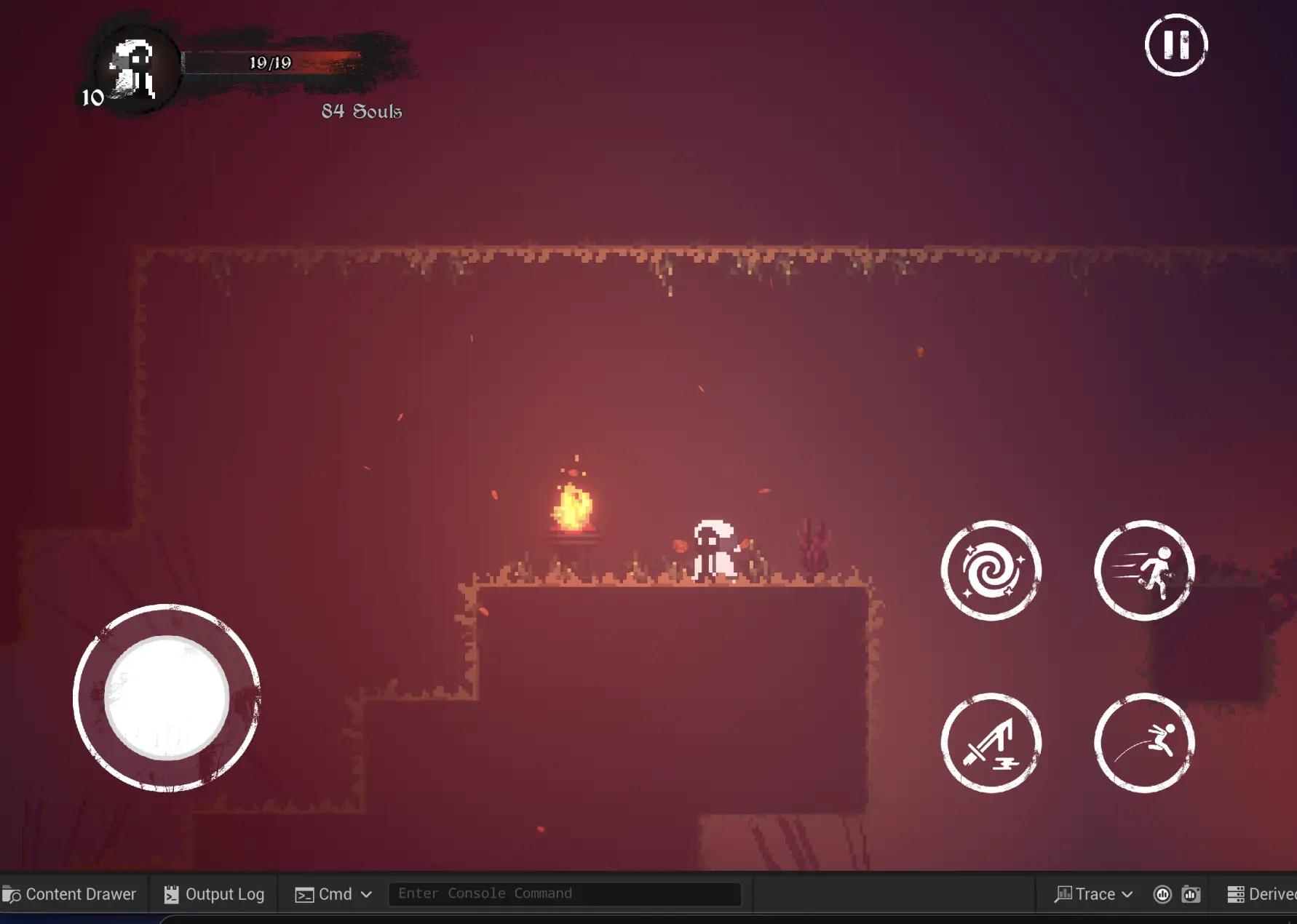
Task: Click the hooded character portrait
Action: click(133, 67)
